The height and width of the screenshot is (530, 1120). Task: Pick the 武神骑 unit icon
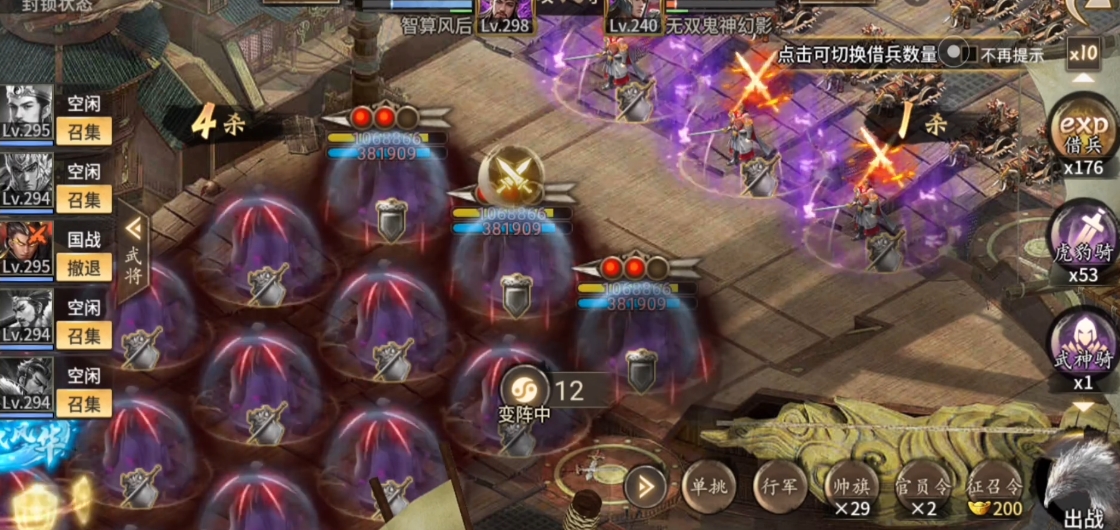pos(1084,345)
